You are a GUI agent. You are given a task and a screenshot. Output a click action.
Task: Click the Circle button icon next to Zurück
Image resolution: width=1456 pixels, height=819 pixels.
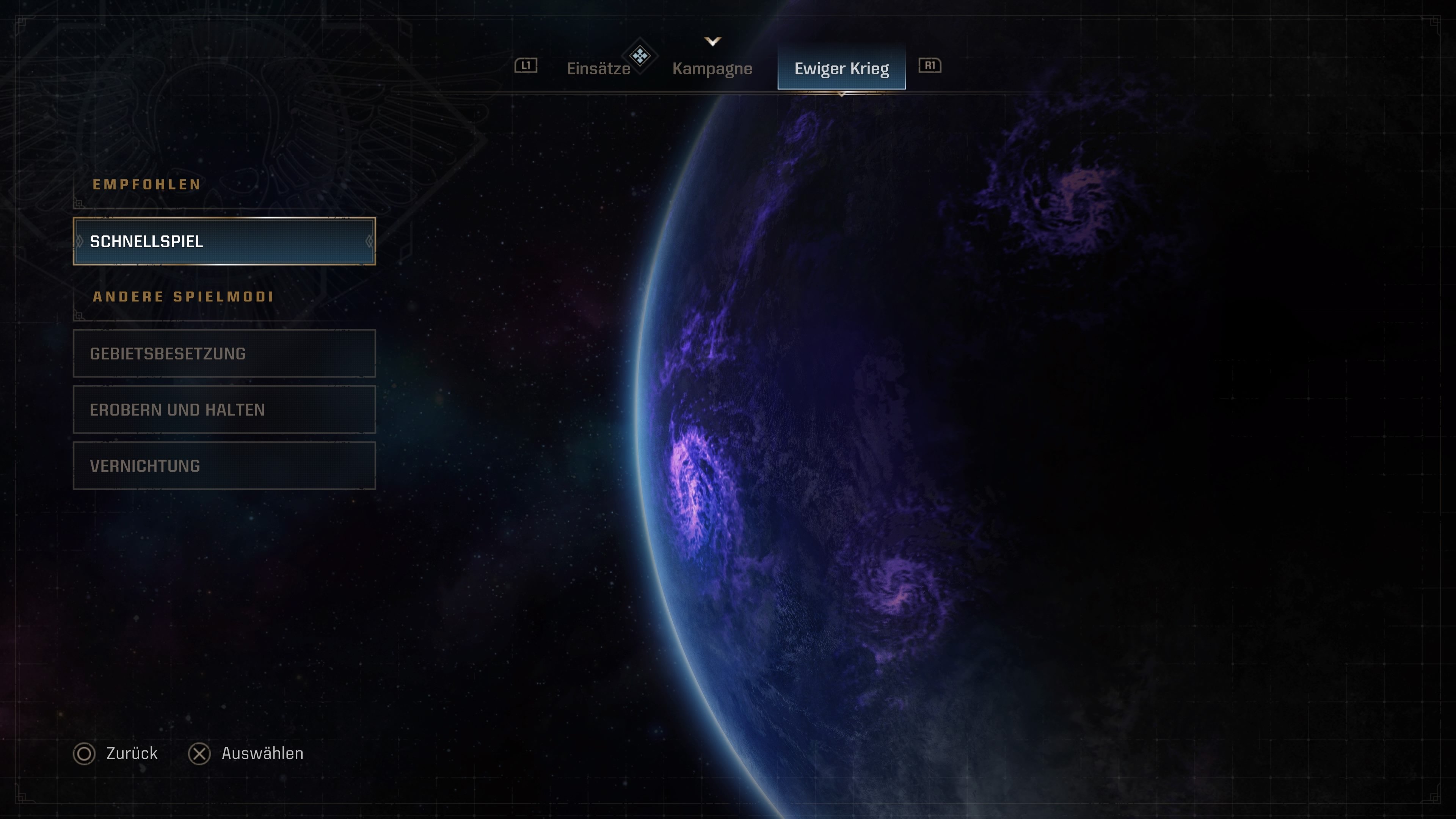click(84, 753)
